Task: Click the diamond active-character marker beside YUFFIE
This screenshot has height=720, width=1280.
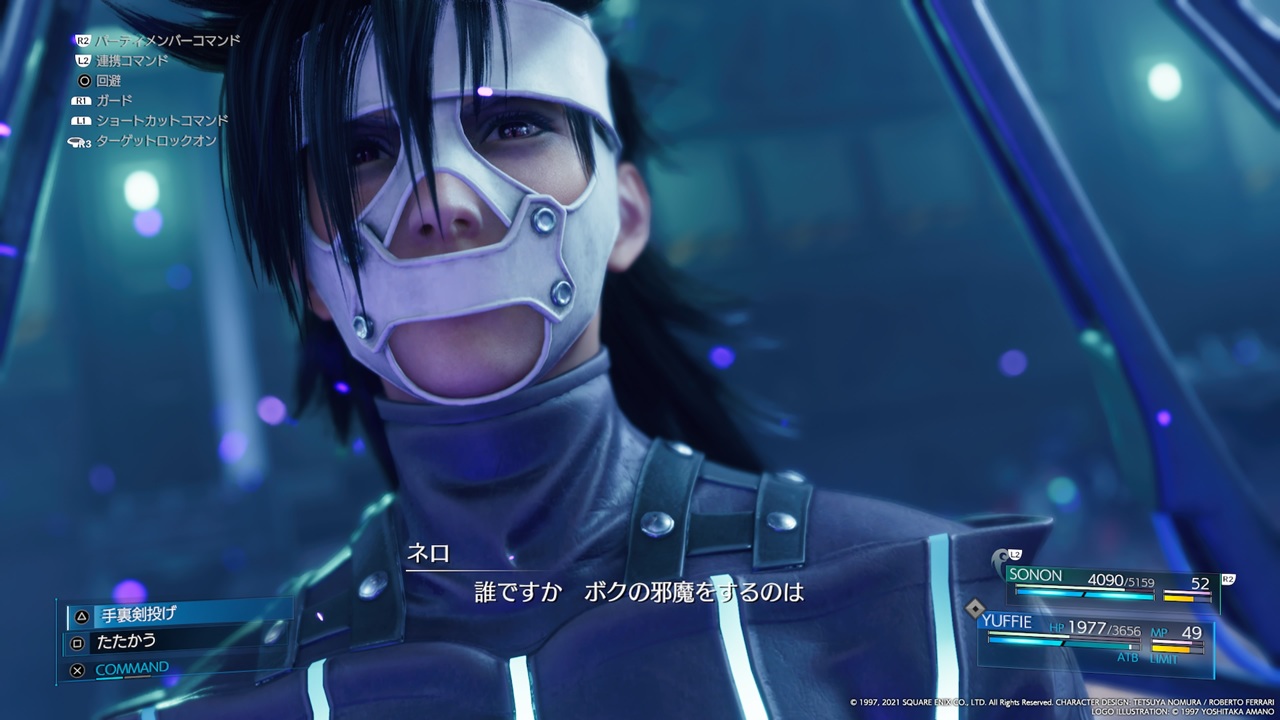Action: 975,607
